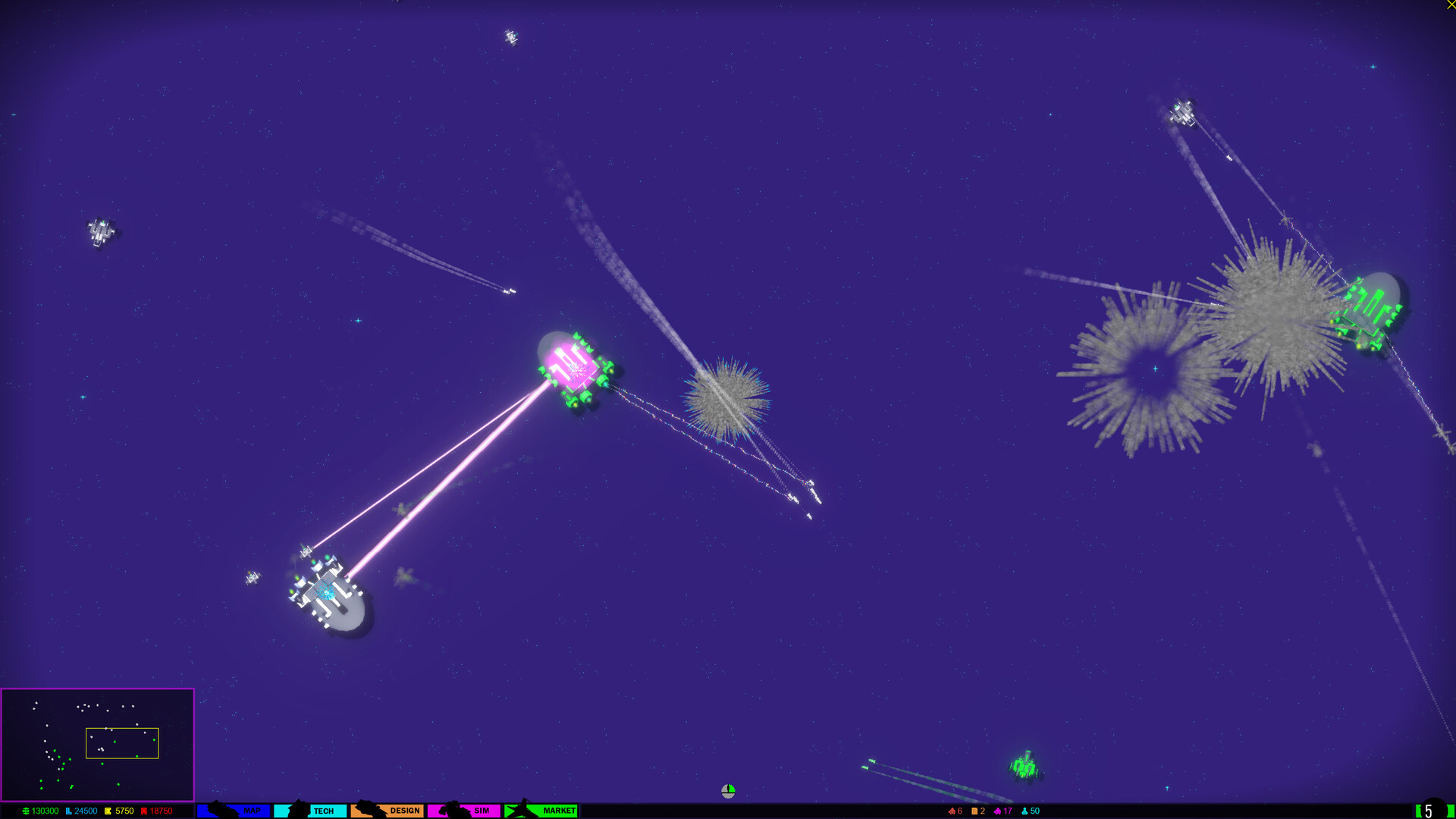Click the orange icon next to count 2
The width and height of the screenshot is (1456, 819).
pyautogui.click(x=974, y=811)
